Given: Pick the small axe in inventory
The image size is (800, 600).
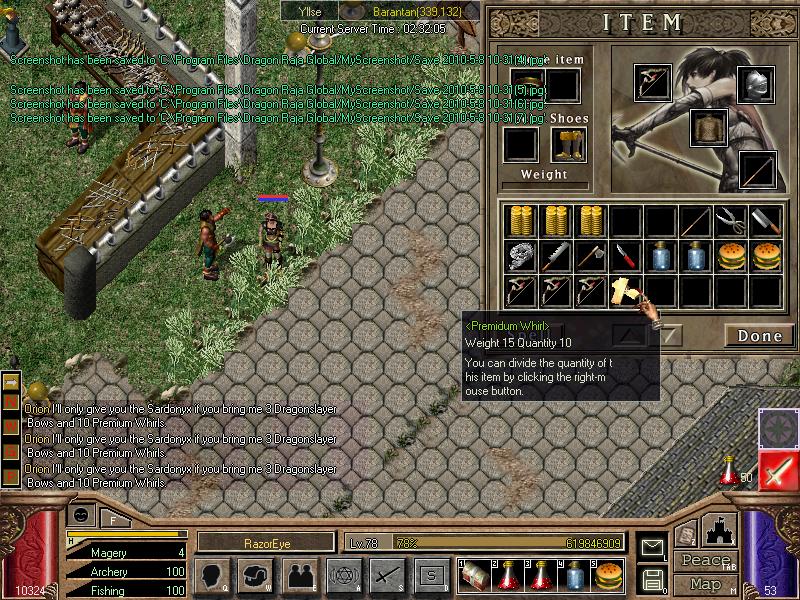Looking at the screenshot, I should [x=591, y=256].
